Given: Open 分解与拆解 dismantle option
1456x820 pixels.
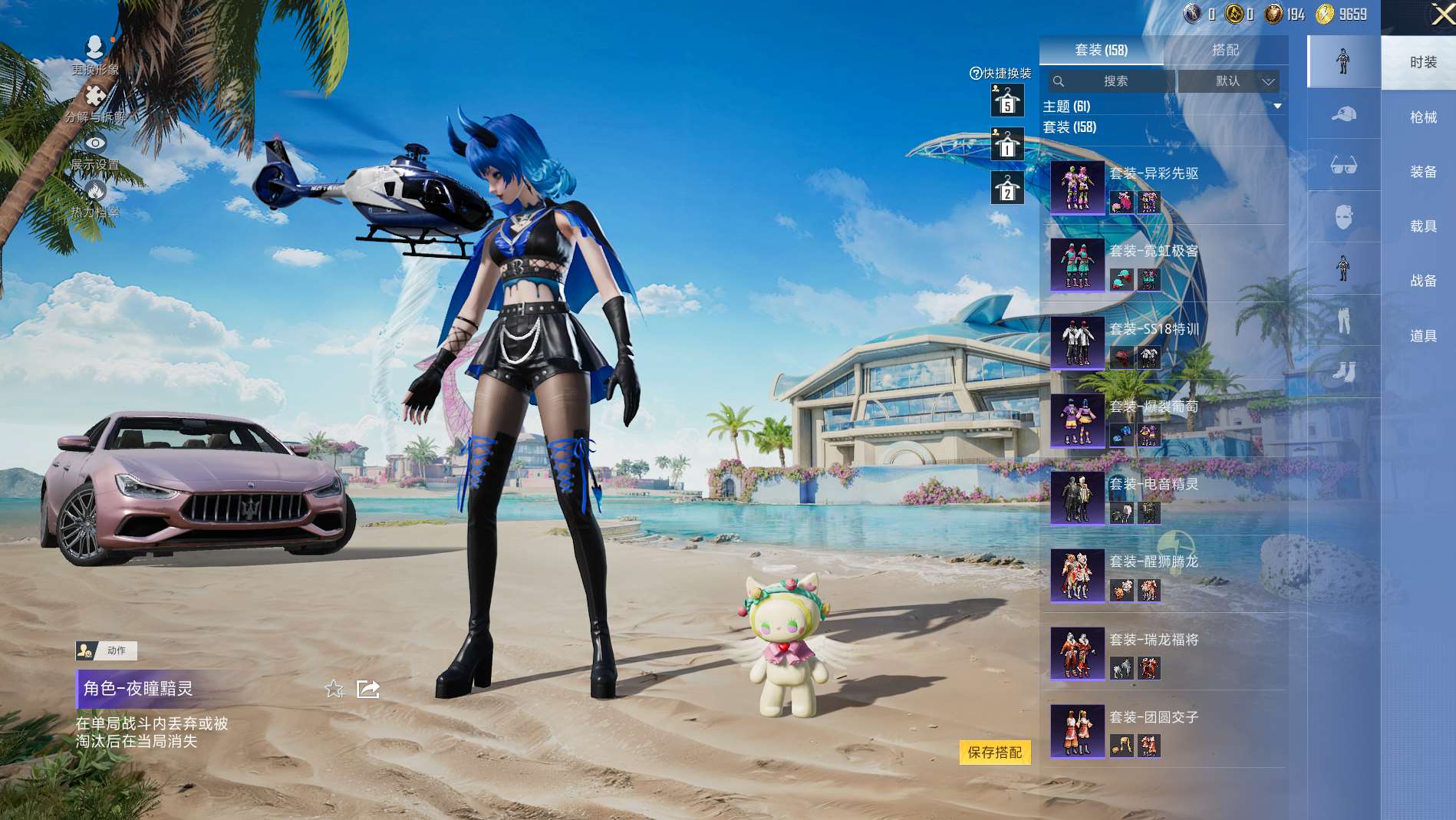Looking at the screenshot, I should click(x=95, y=104).
